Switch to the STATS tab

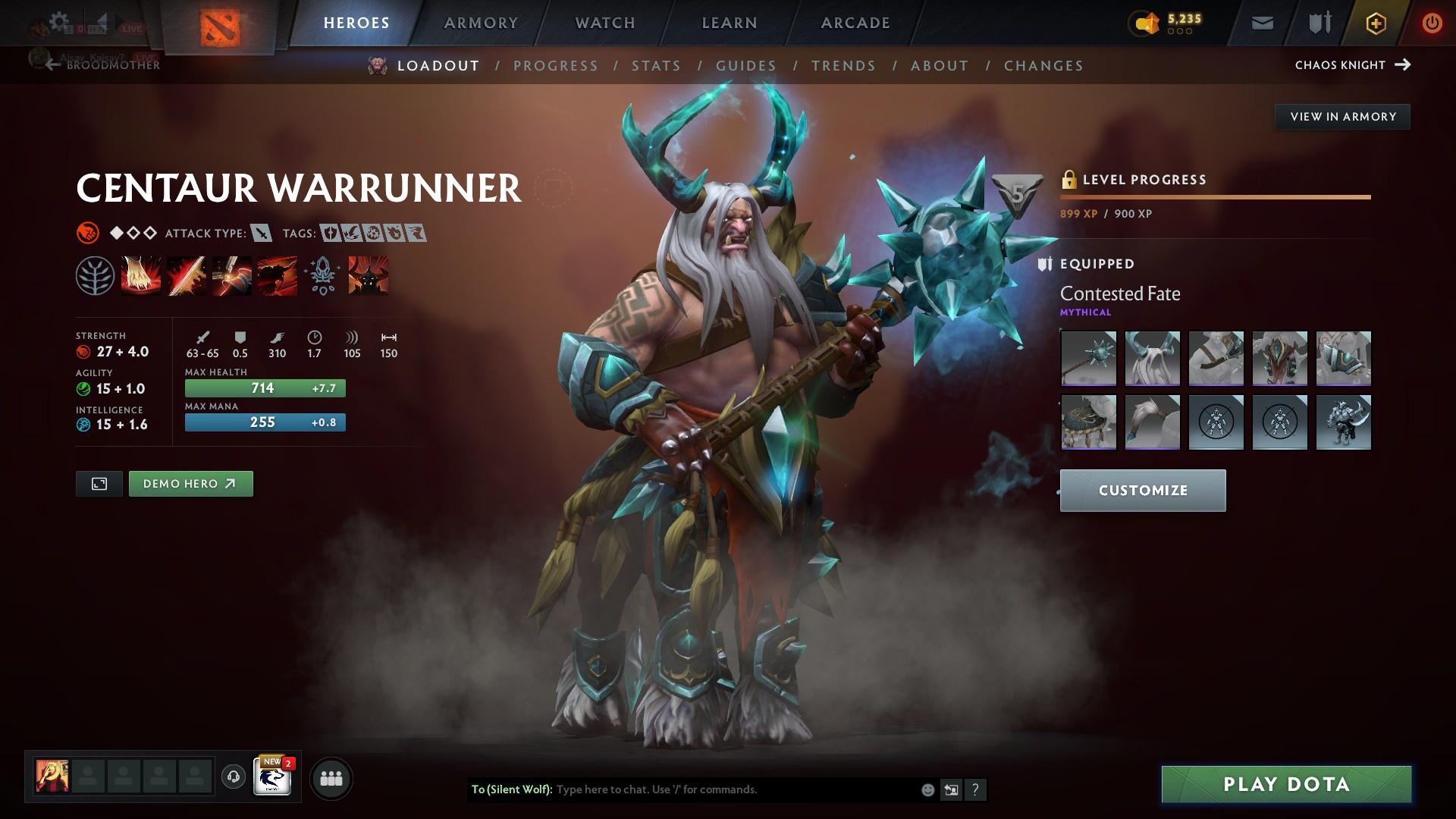(657, 66)
